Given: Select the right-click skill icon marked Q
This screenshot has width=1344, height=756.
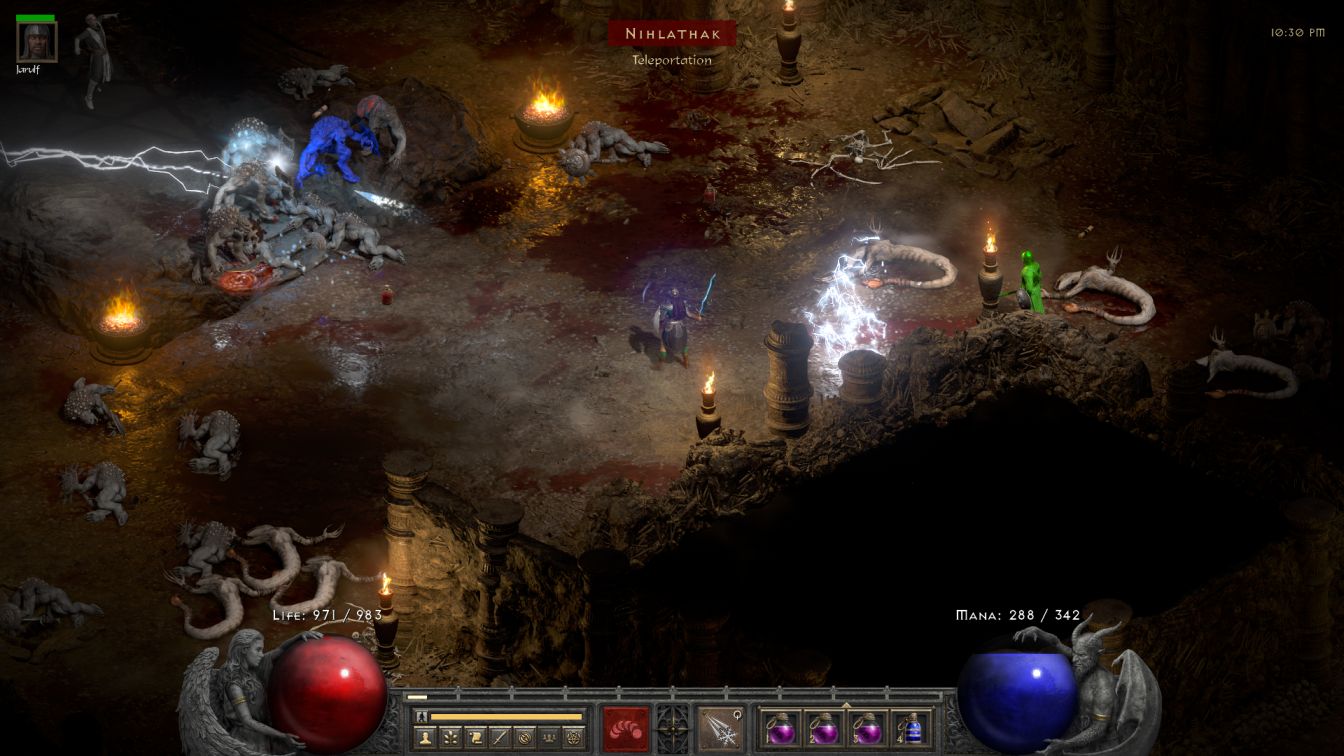Looking at the screenshot, I should [x=720, y=728].
